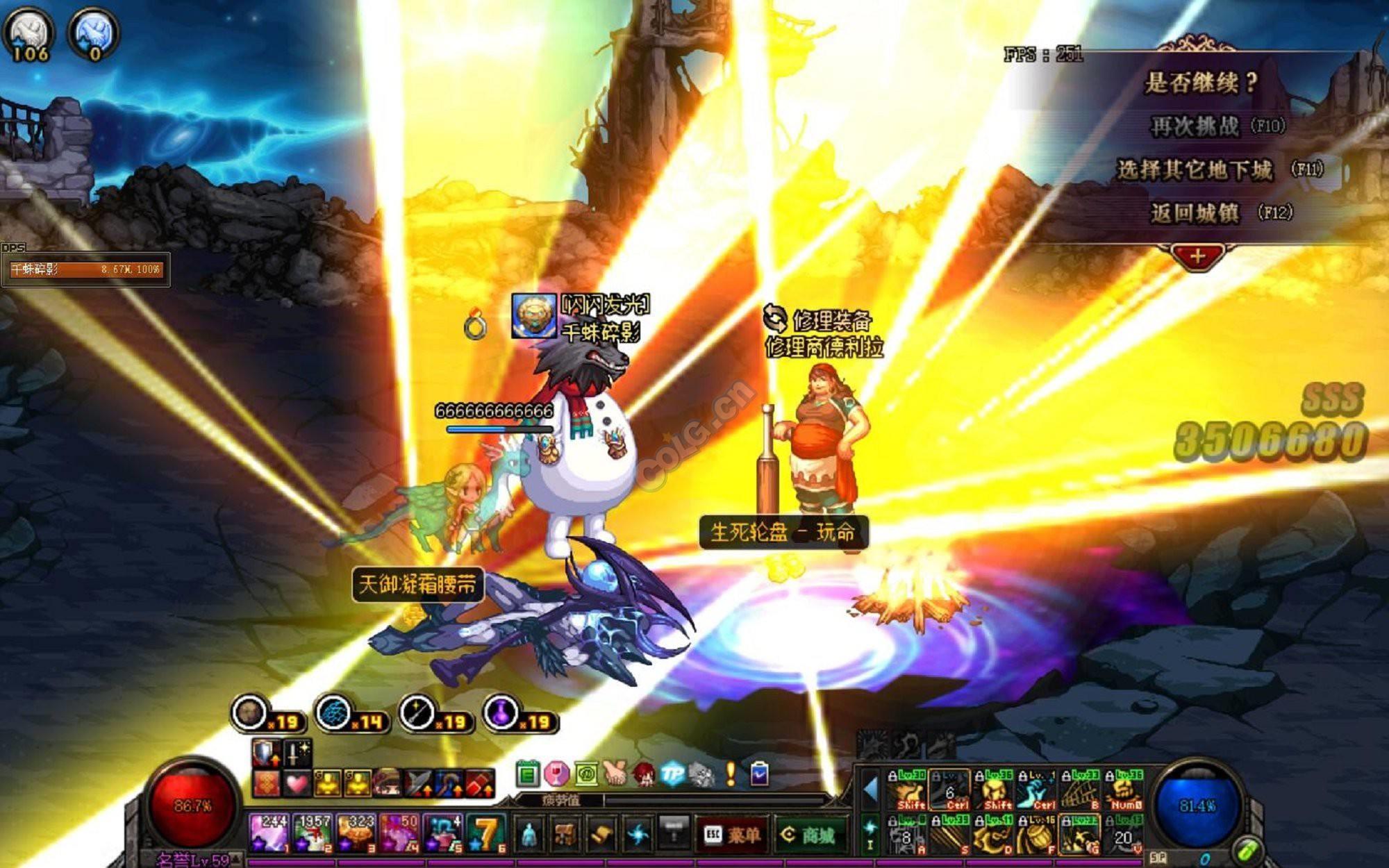Use the consumable with 244 count

pyautogui.click(x=268, y=833)
